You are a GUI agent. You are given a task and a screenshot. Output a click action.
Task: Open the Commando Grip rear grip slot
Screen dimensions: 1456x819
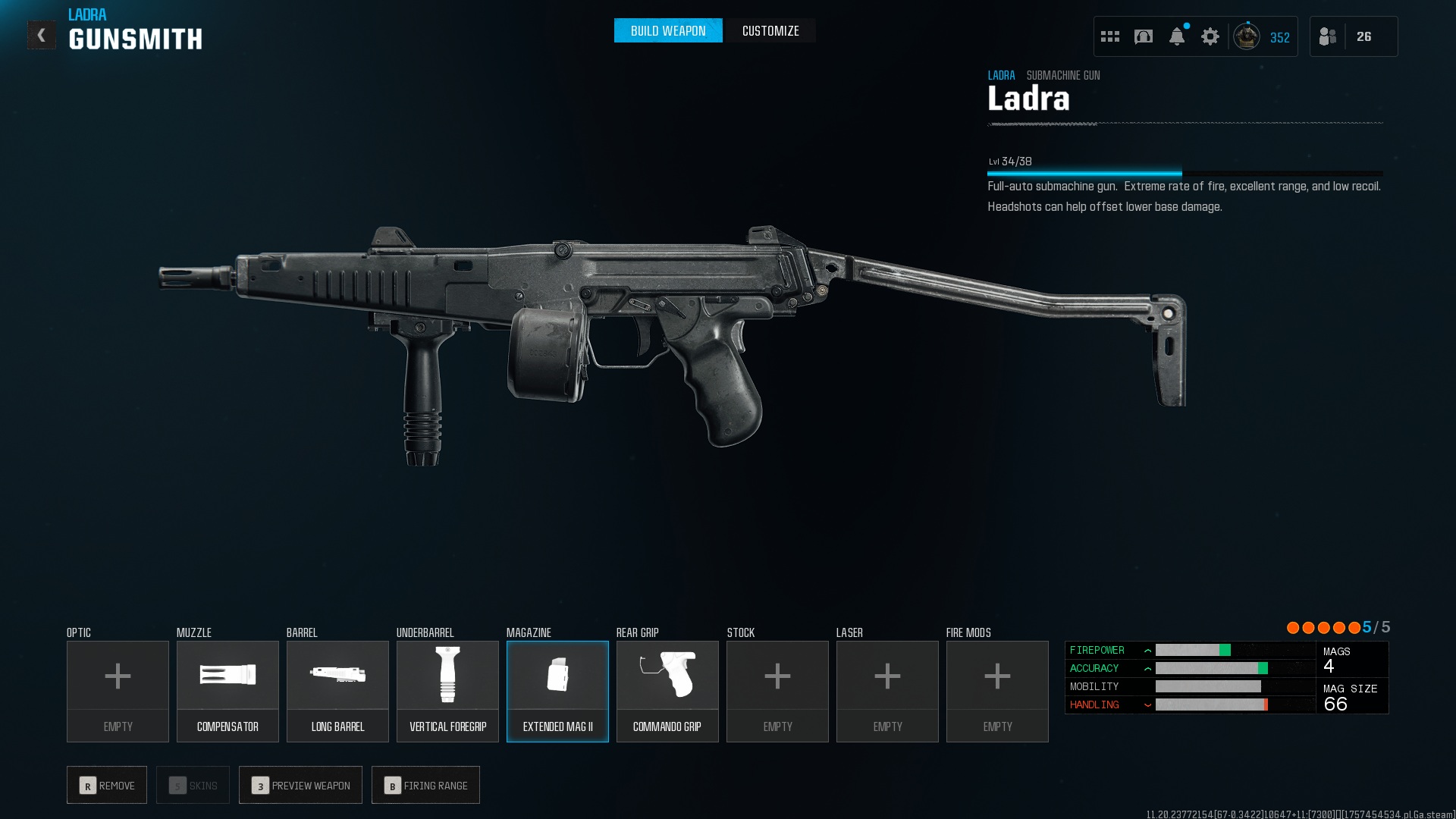667,691
